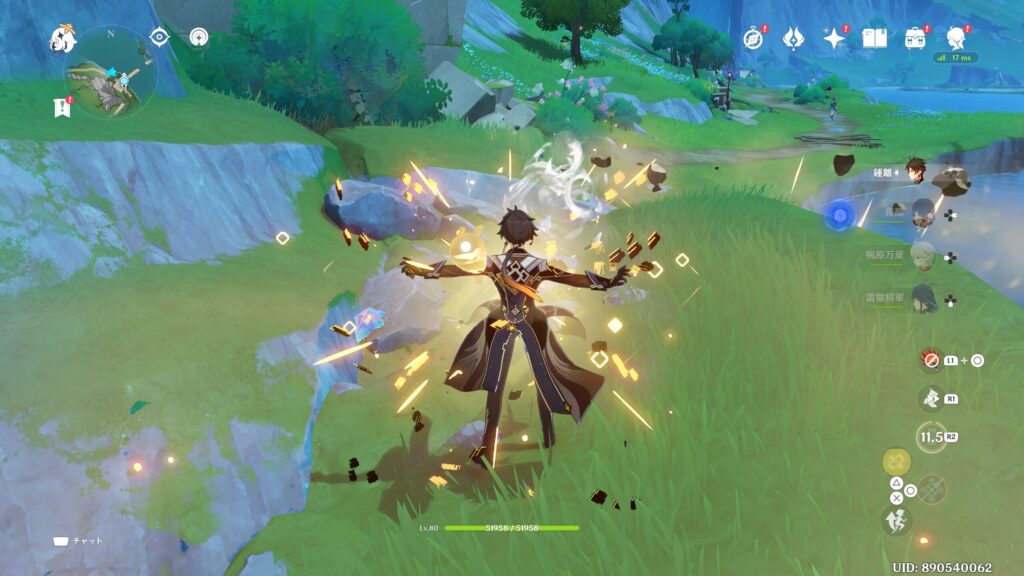Open the four-point star Wish icon
1024x576 pixels.
833,39
